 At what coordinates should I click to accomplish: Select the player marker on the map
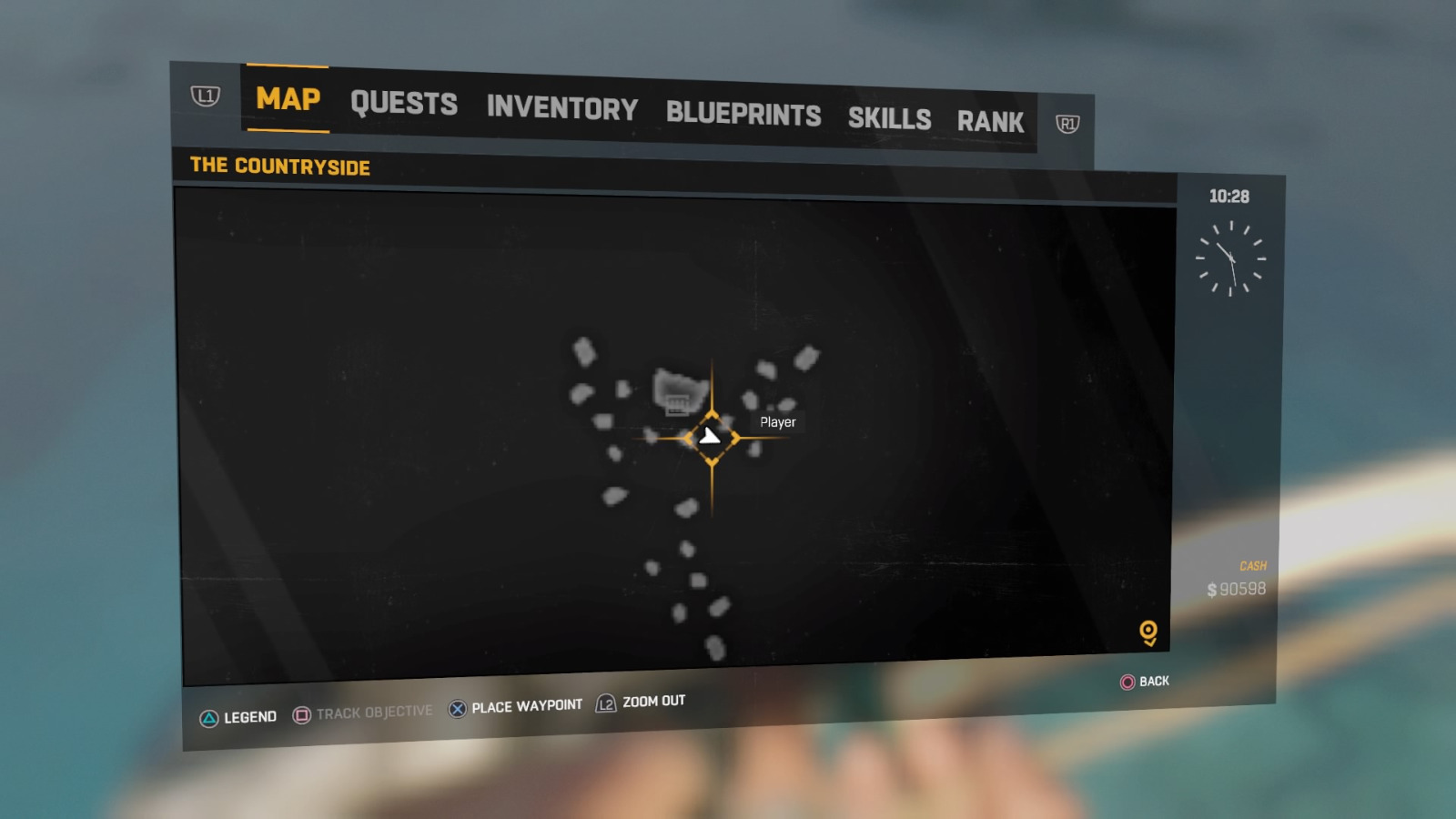tap(711, 438)
